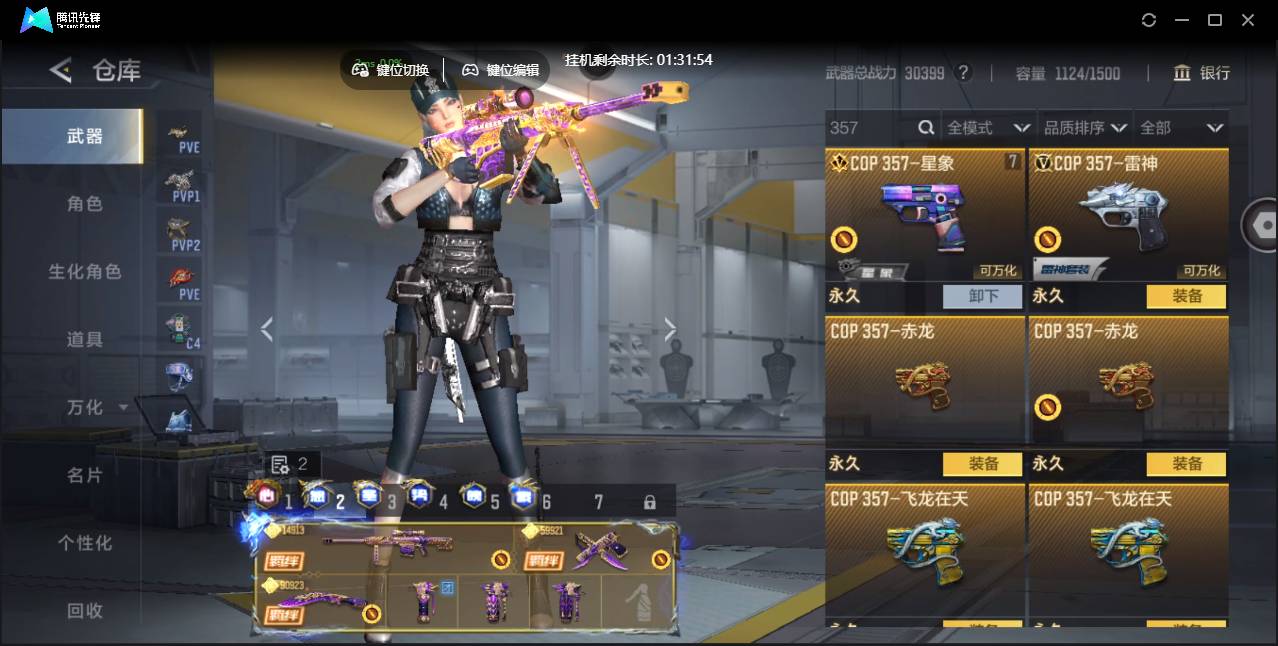Click the 357 search field
1278x646 pixels.
tap(870, 128)
